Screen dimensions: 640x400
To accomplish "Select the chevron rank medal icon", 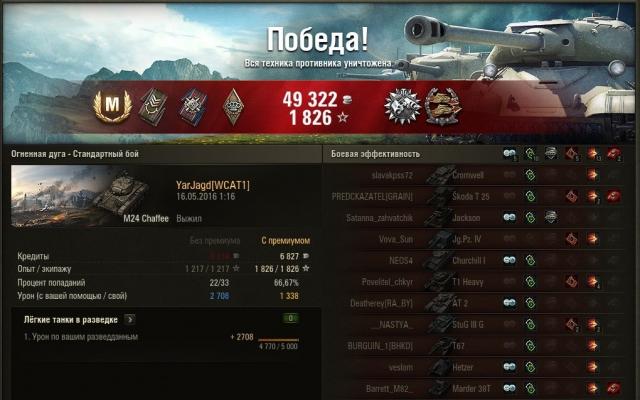I will point(150,104).
